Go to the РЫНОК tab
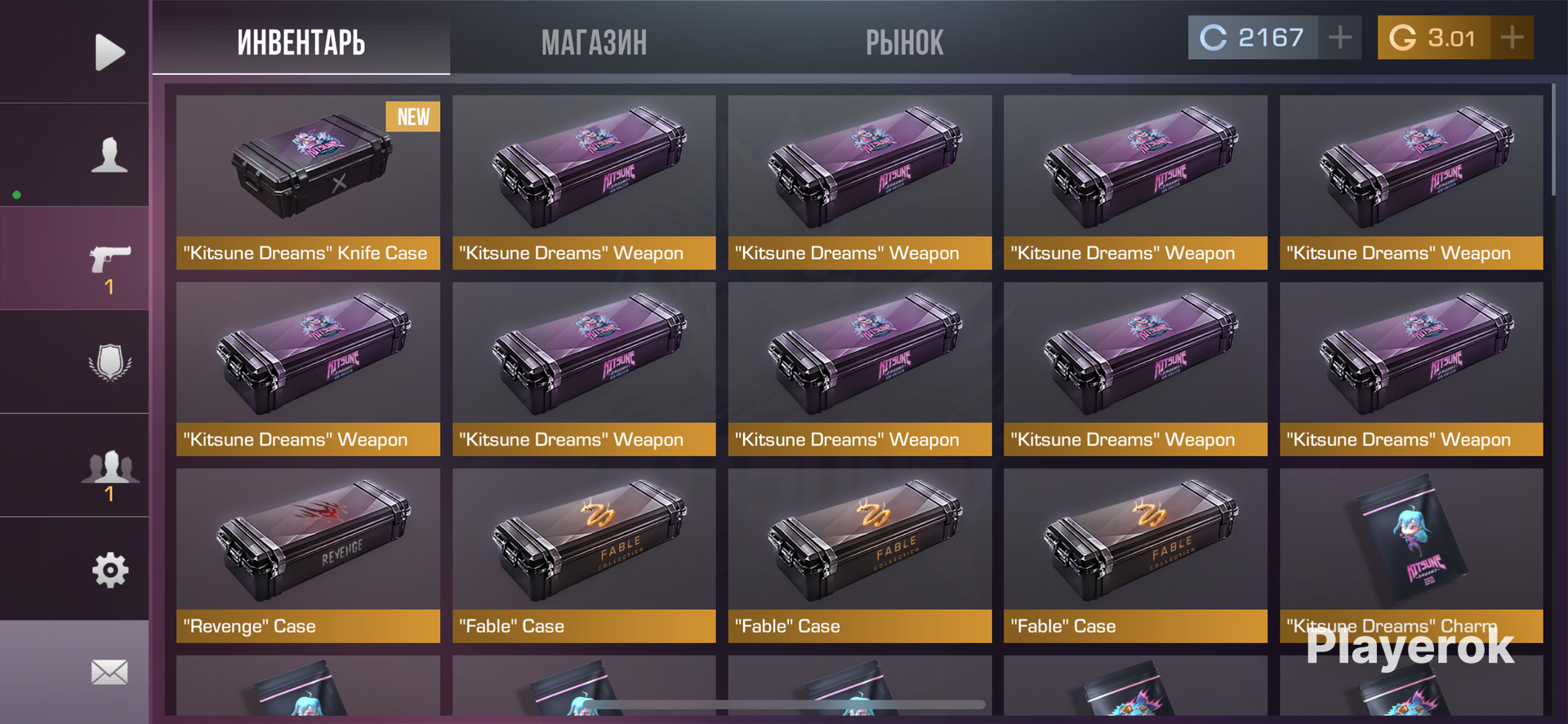The image size is (1568, 724). tap(904, 42)
